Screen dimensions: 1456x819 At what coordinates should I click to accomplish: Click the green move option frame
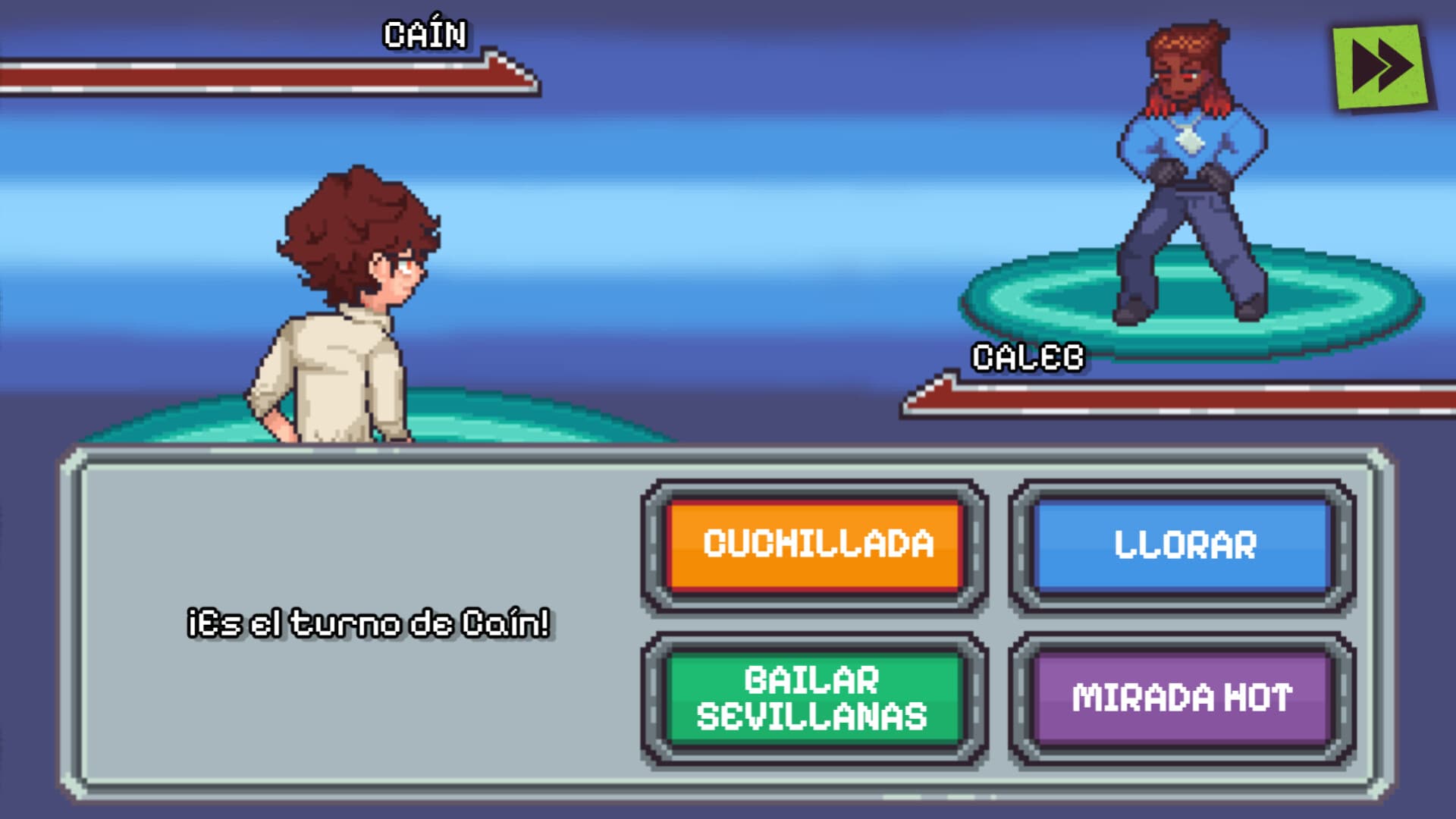click(815, 698)
